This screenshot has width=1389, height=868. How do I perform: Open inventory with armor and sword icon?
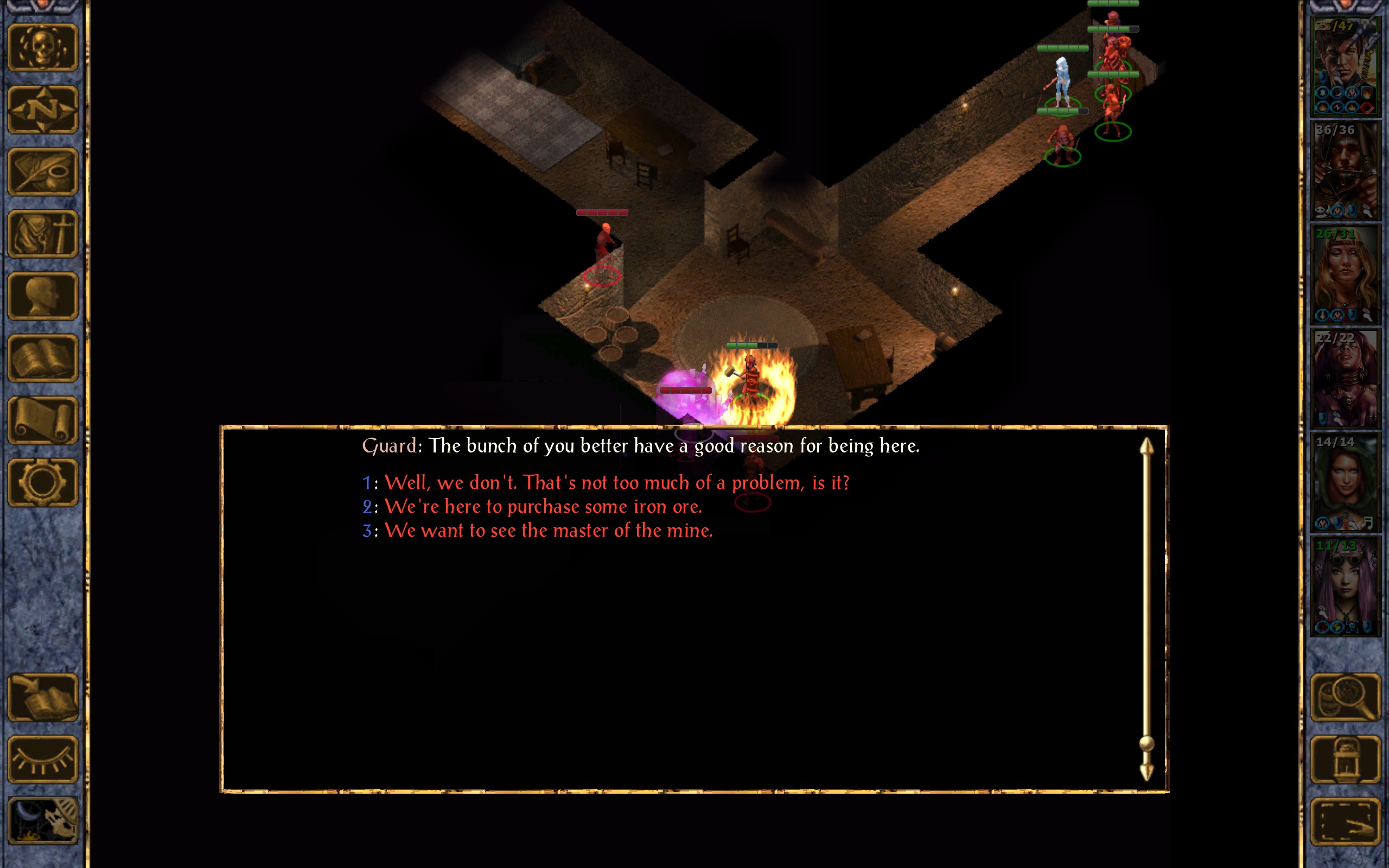click(43, 234)
